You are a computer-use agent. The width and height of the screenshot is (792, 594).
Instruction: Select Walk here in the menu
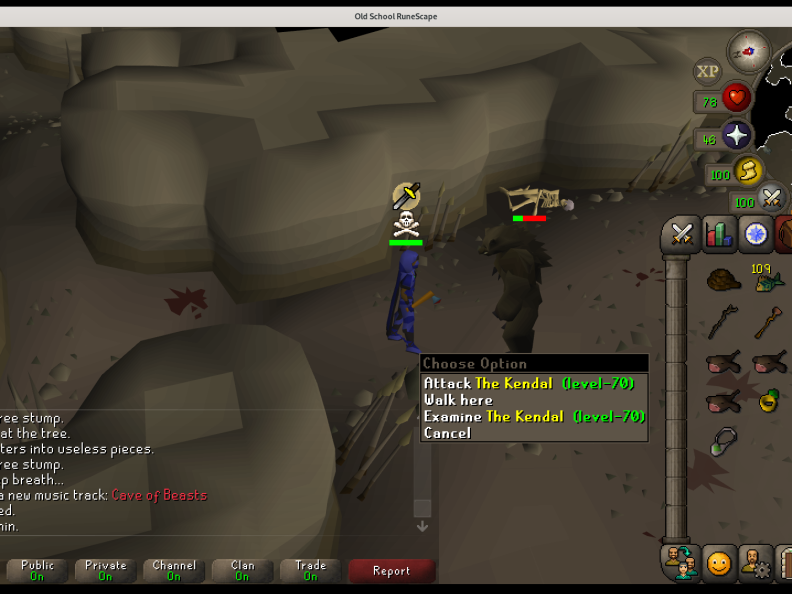(x=458, y=400)
